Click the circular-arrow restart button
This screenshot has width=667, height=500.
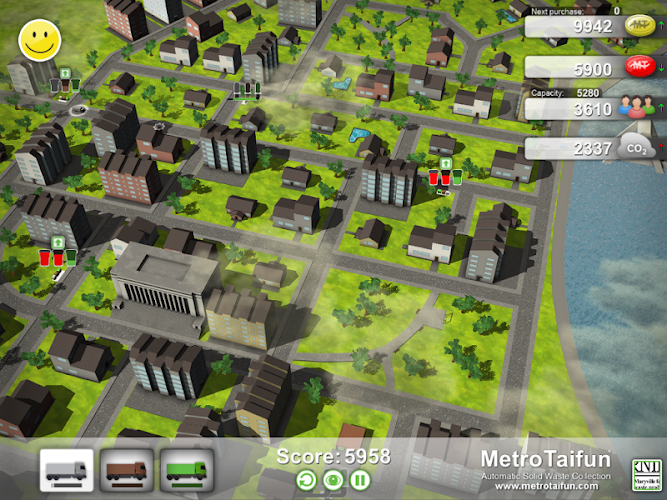click(308, 481)
